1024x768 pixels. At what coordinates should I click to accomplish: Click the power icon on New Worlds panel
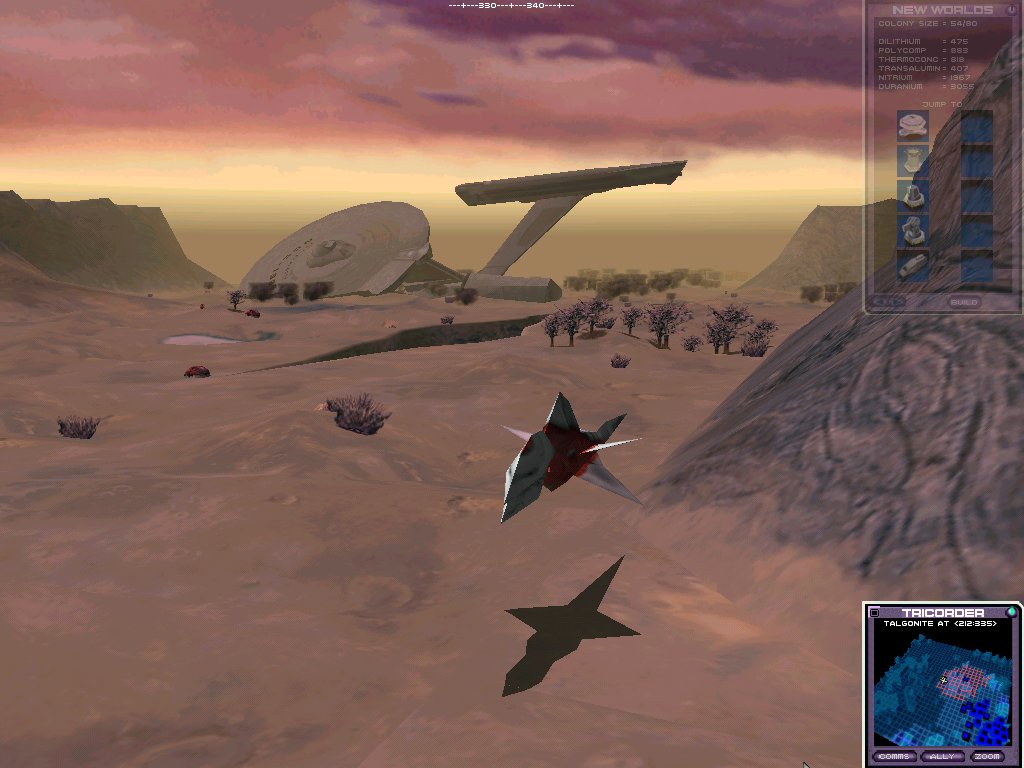tap(1011, 10)
